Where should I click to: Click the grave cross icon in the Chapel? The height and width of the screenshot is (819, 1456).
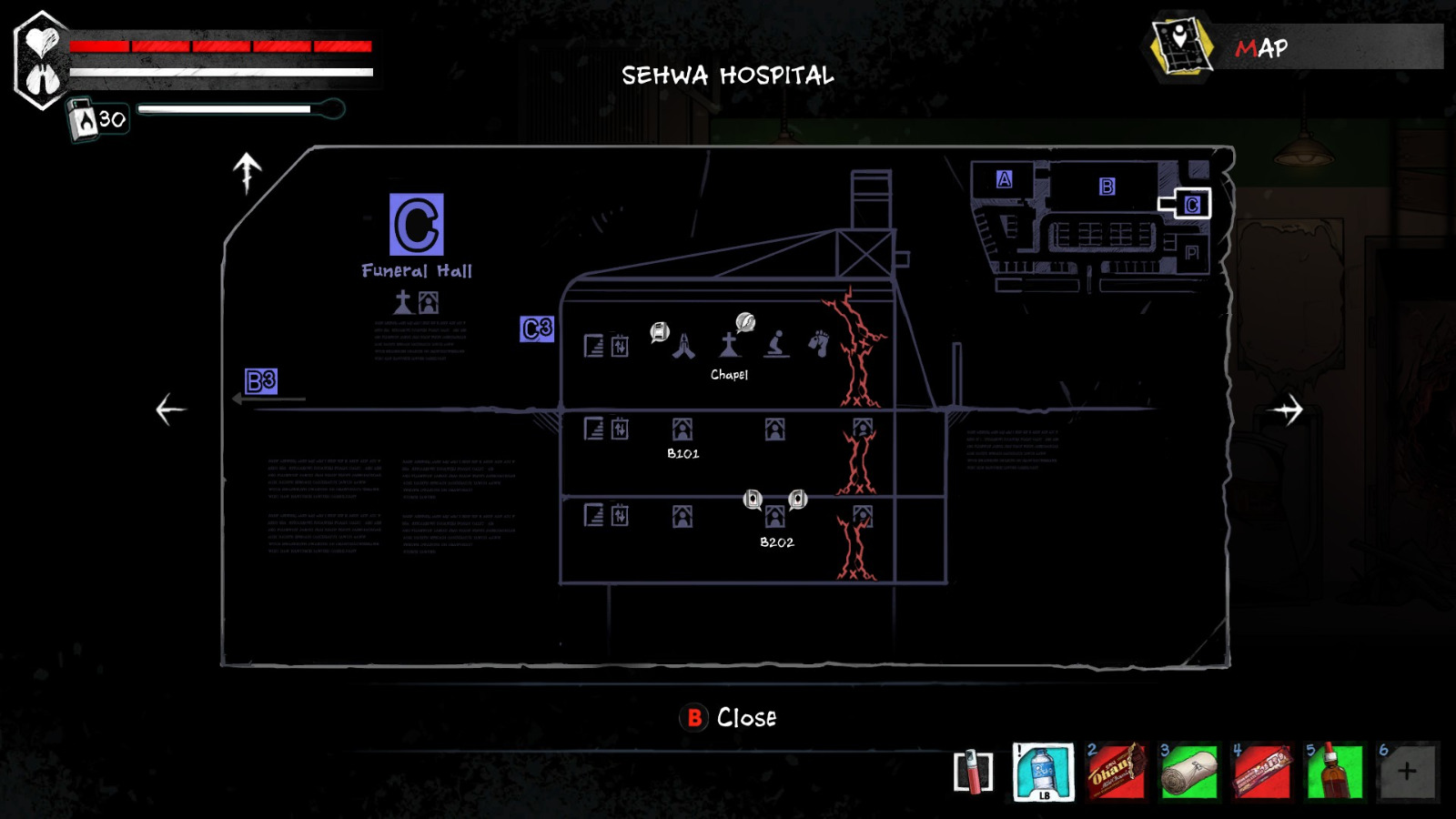731,347
